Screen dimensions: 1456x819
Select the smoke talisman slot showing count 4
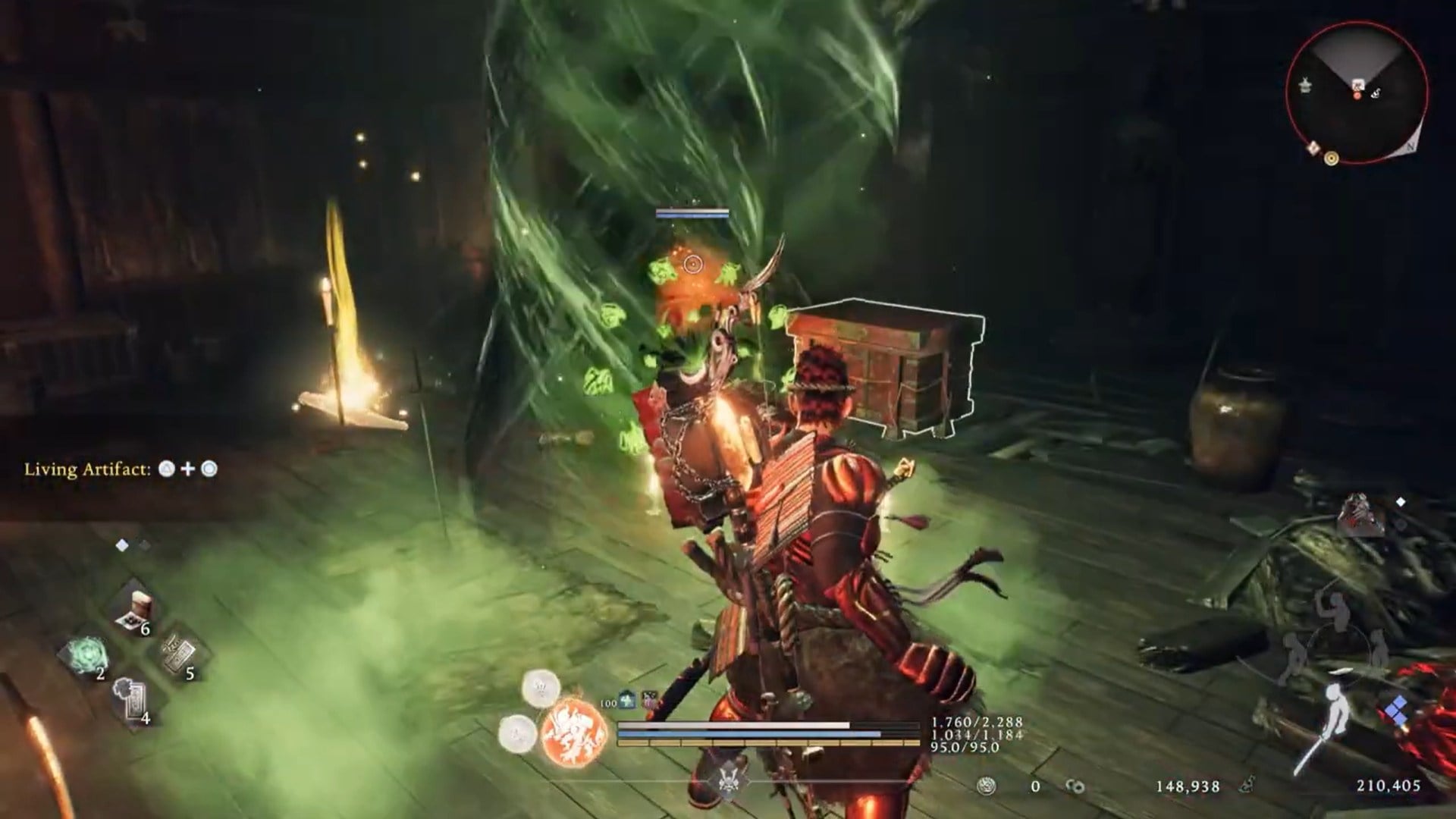(x=132, y=698)
